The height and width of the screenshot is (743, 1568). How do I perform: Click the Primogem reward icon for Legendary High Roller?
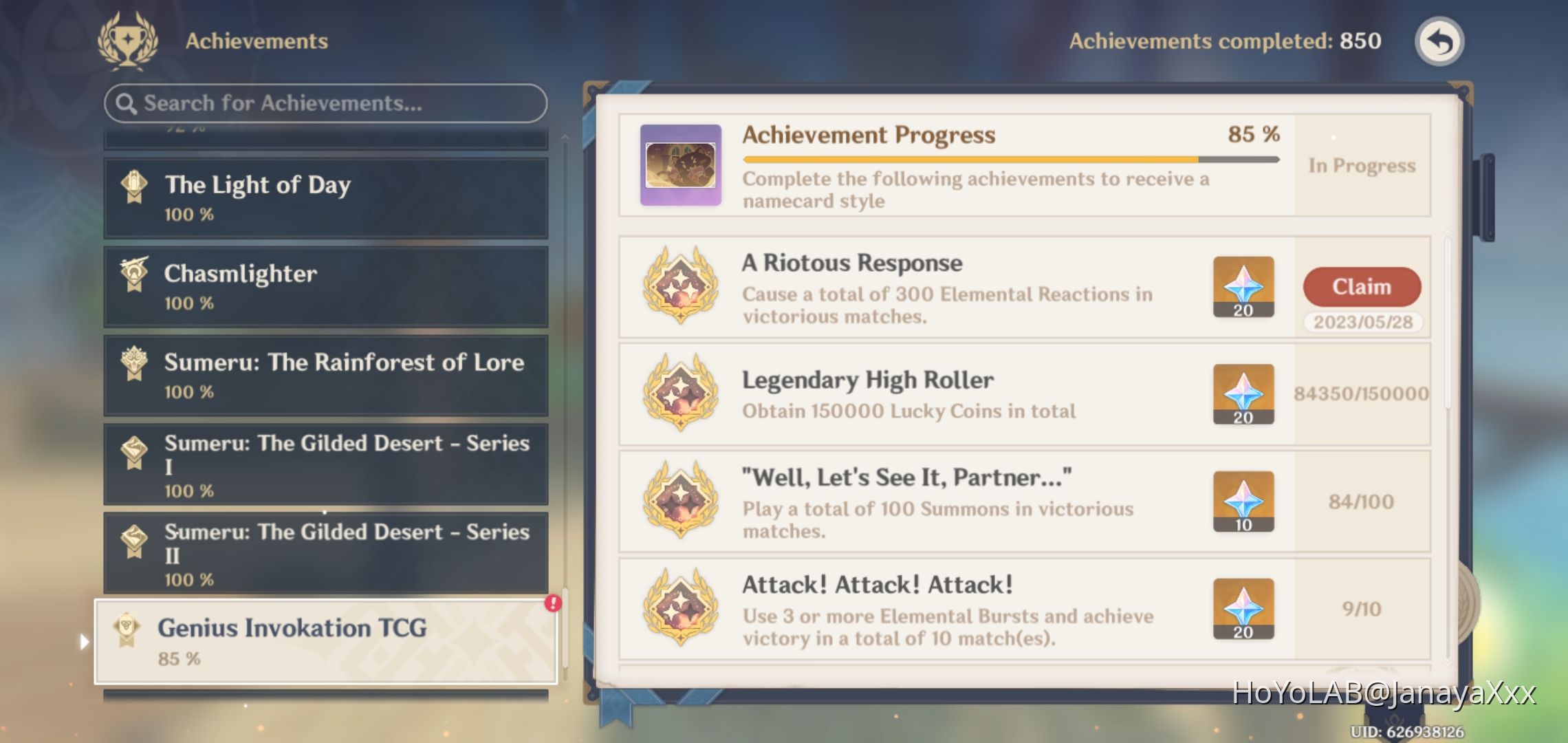tap(1243, 394)
